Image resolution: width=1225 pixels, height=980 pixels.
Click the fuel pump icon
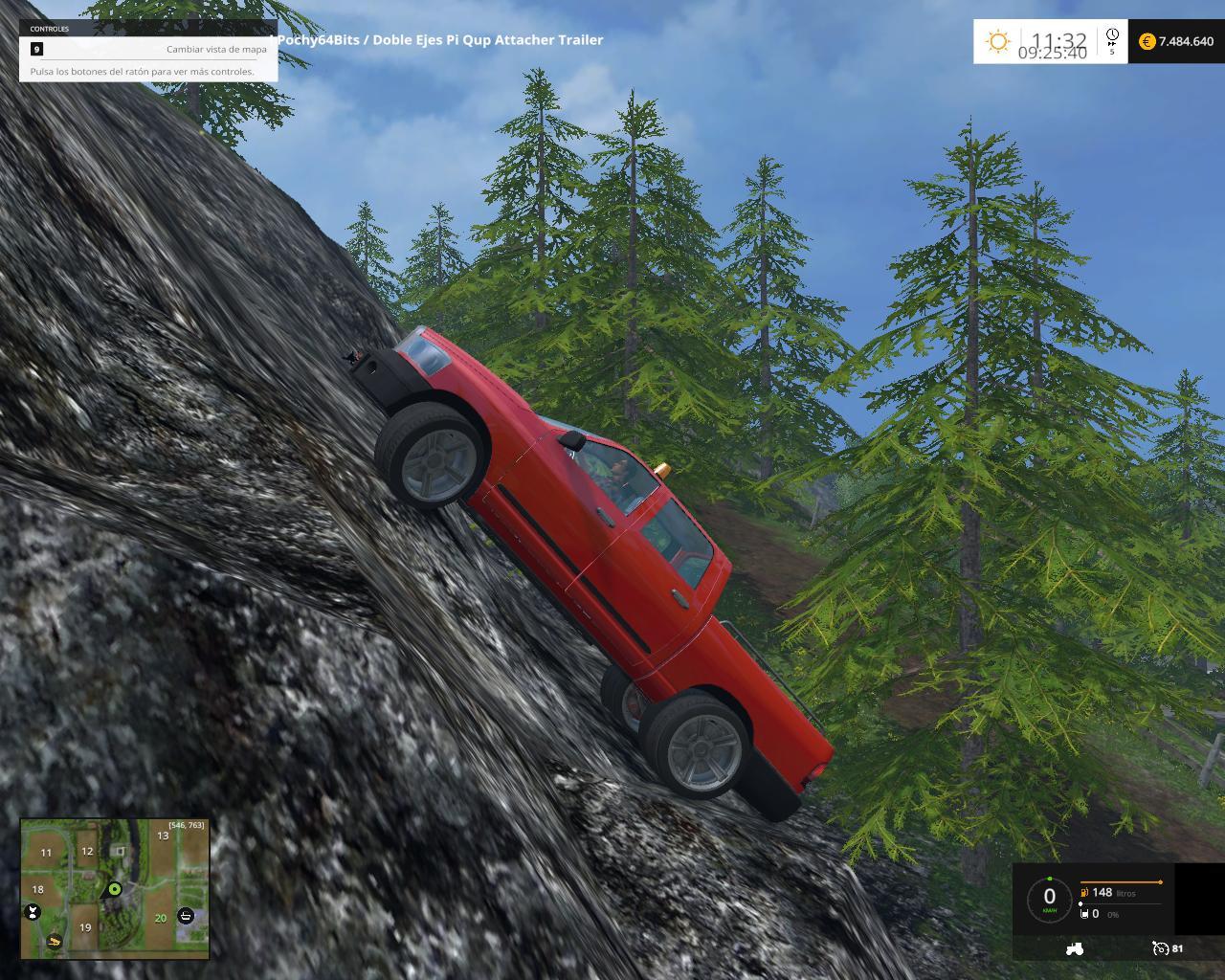1084,893
